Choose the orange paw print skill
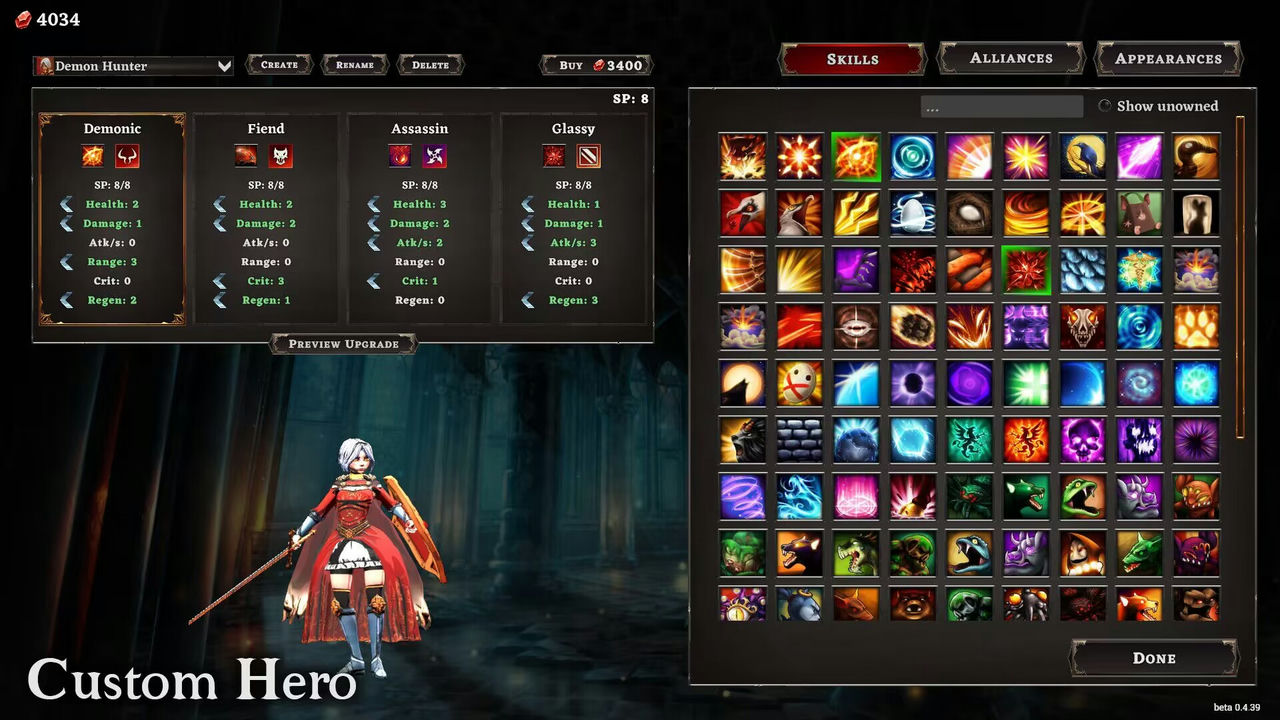The height and width of the screenshot is (720, 1280). [1196, 326]
